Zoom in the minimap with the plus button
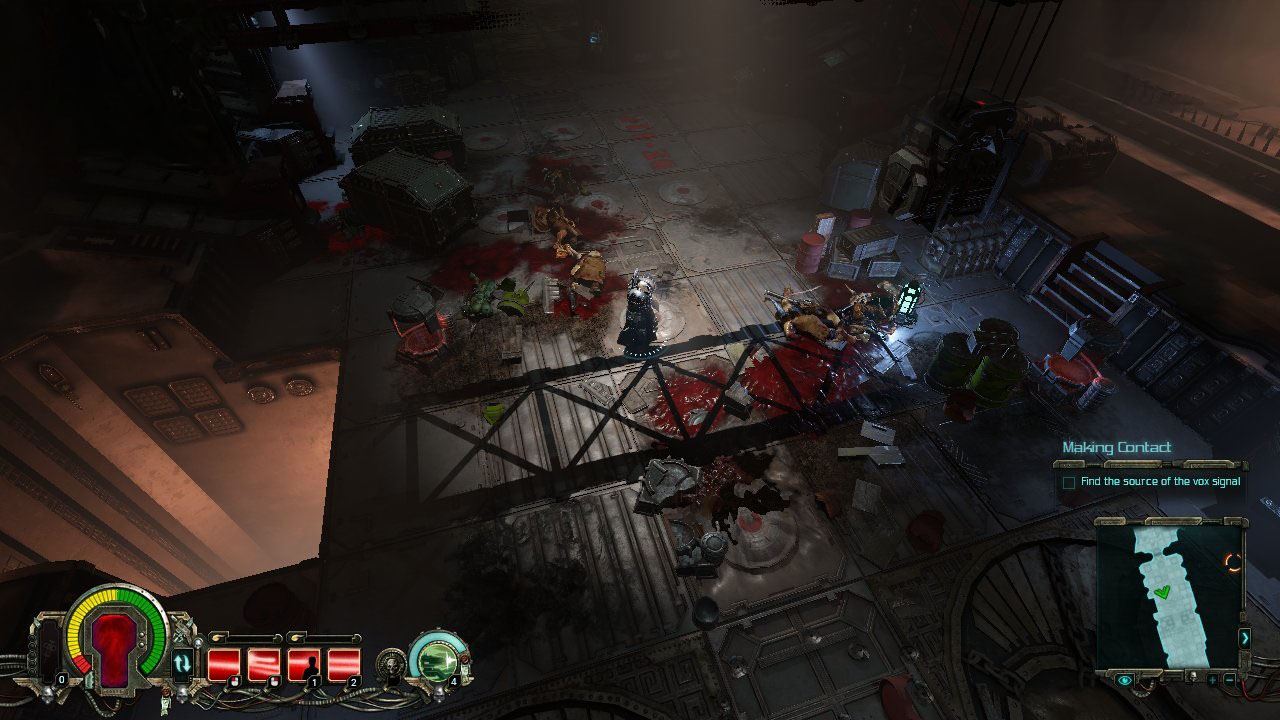The width and height of the screenshot is (1280, 720). coord(1212,681)
